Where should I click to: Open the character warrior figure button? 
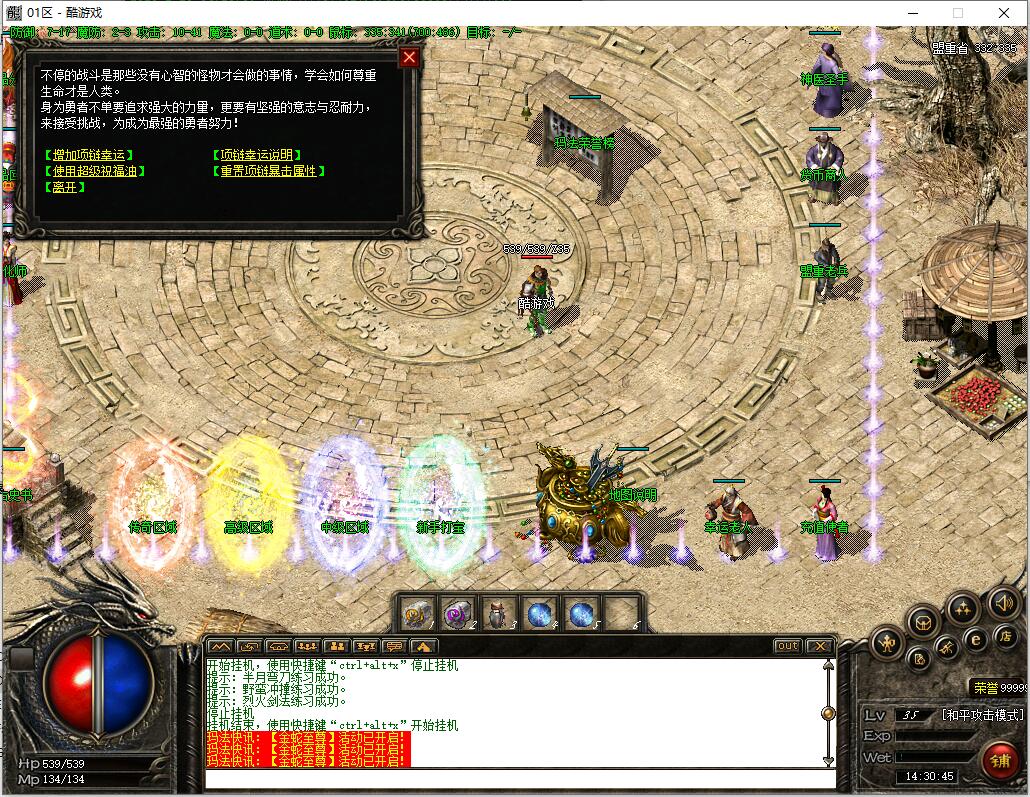(x=886, y=644)
